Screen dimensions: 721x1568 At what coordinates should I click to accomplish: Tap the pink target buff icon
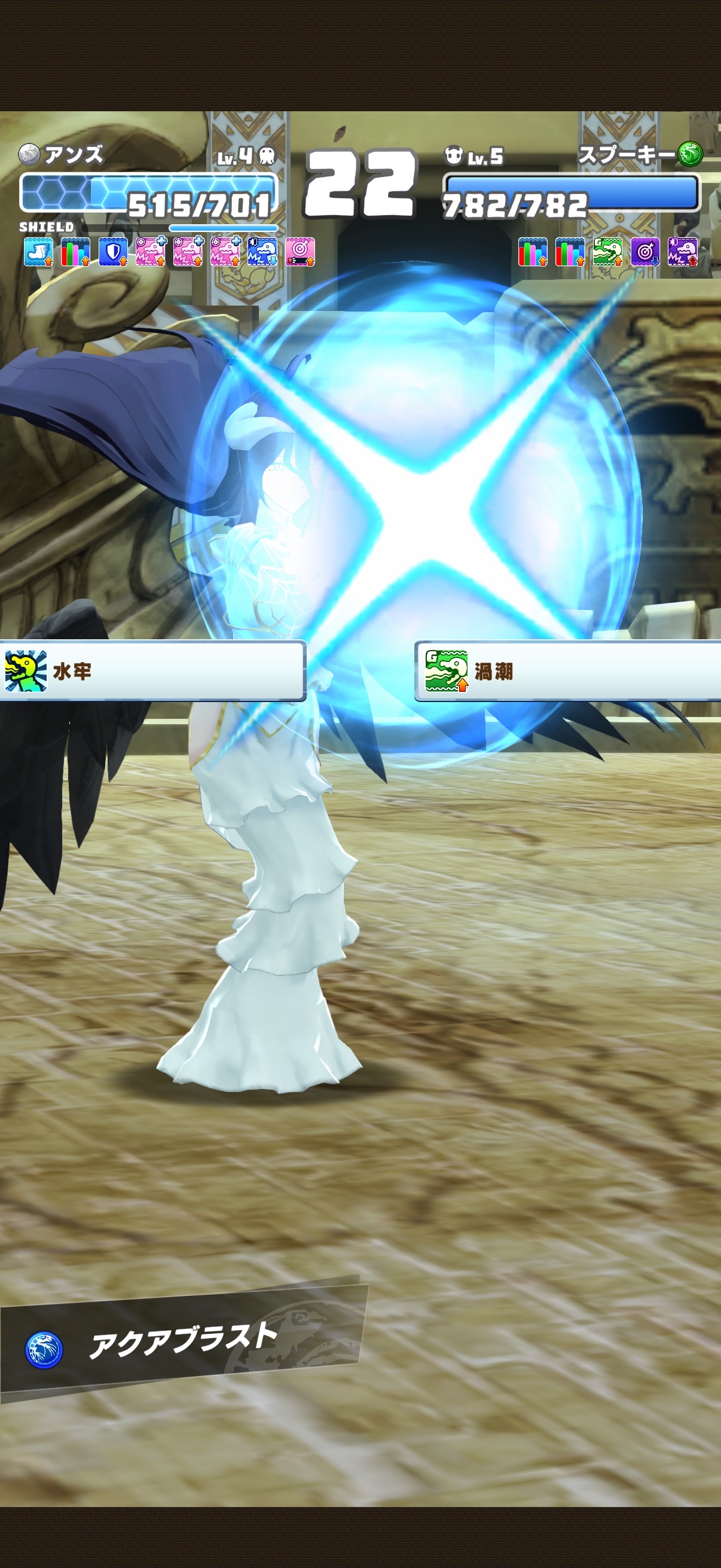coord(300,252)
